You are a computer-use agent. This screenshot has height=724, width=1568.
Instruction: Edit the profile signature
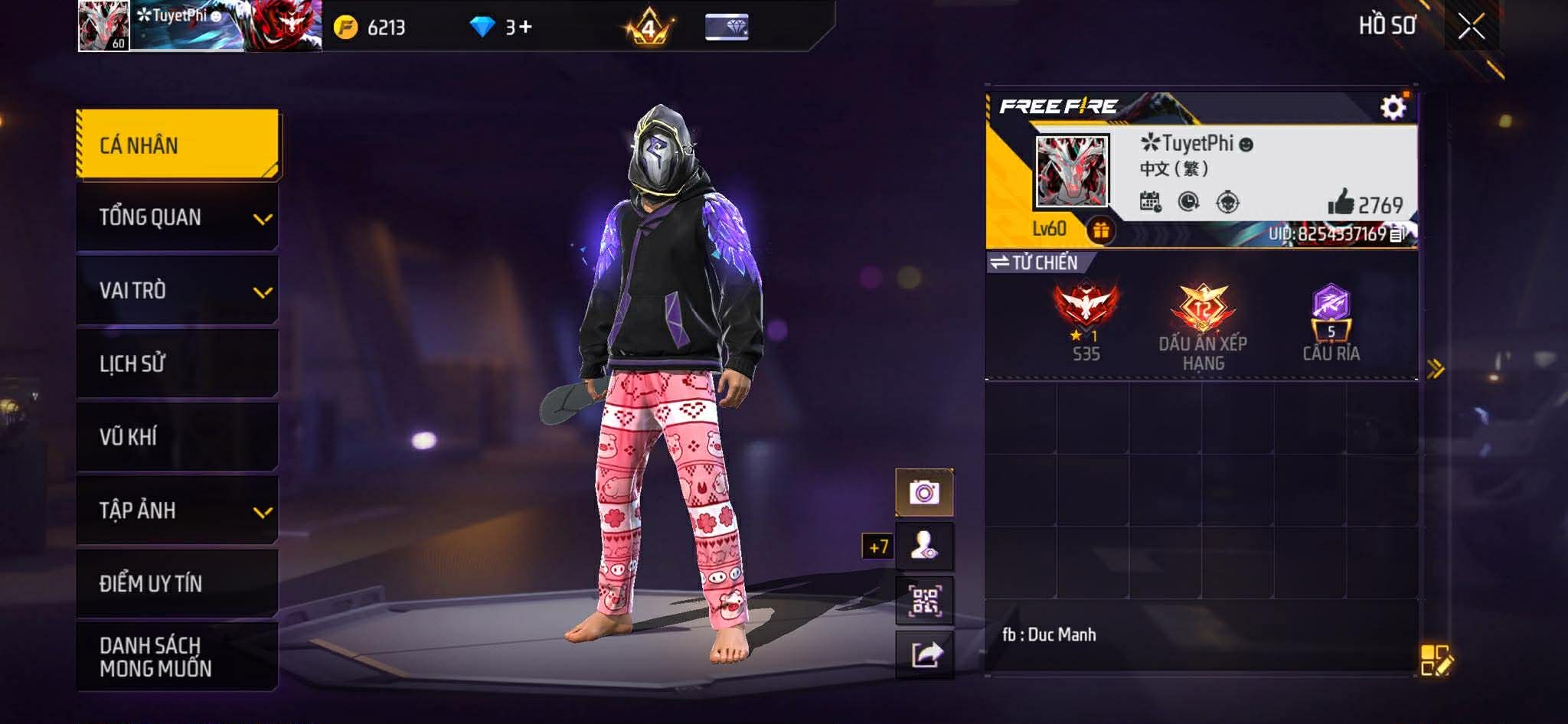pyautogui.click(x=1436, y=660)
